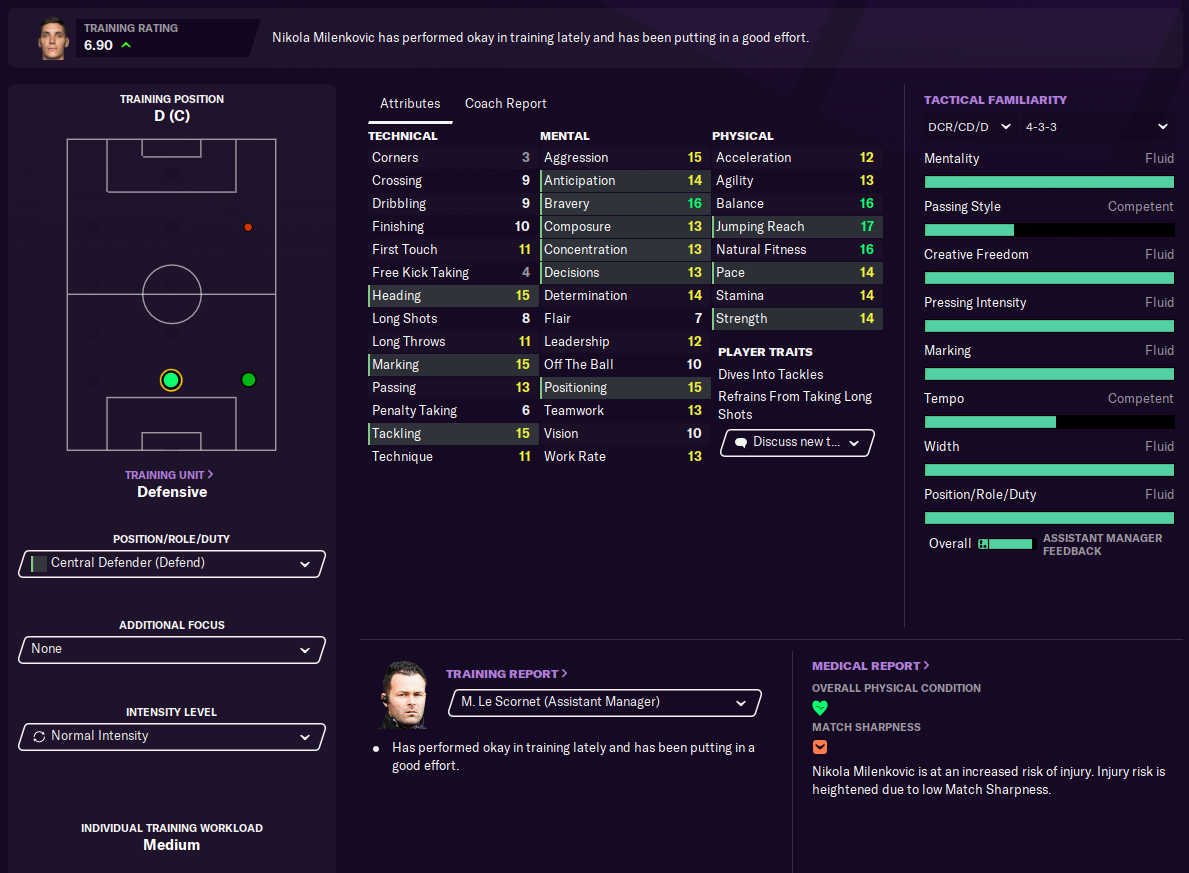1189x873 pixels.
Task: Select the red position dot on pitch
Action: pyautogui.click(x=248, y=227)
